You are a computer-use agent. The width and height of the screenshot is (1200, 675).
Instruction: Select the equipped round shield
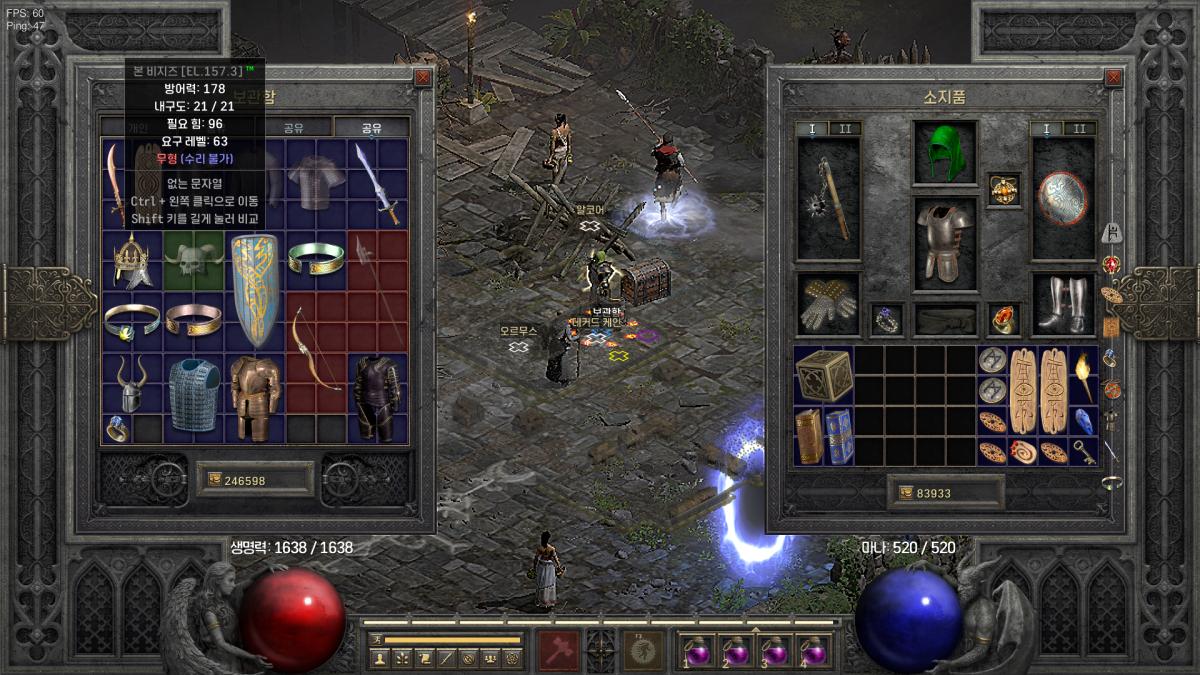click(x=1062, y=197)
